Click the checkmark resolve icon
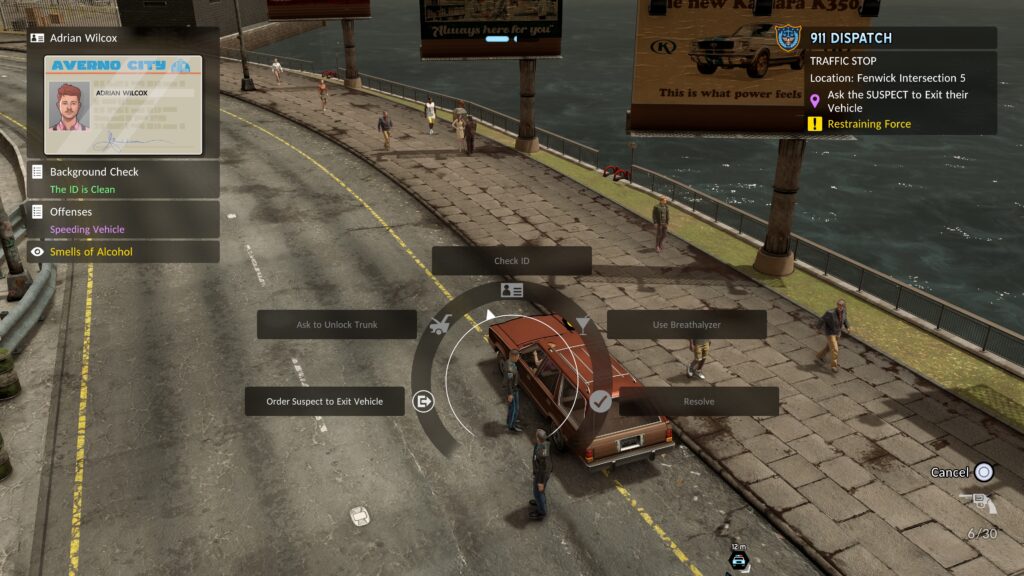1024x576 pixels. 599,401
